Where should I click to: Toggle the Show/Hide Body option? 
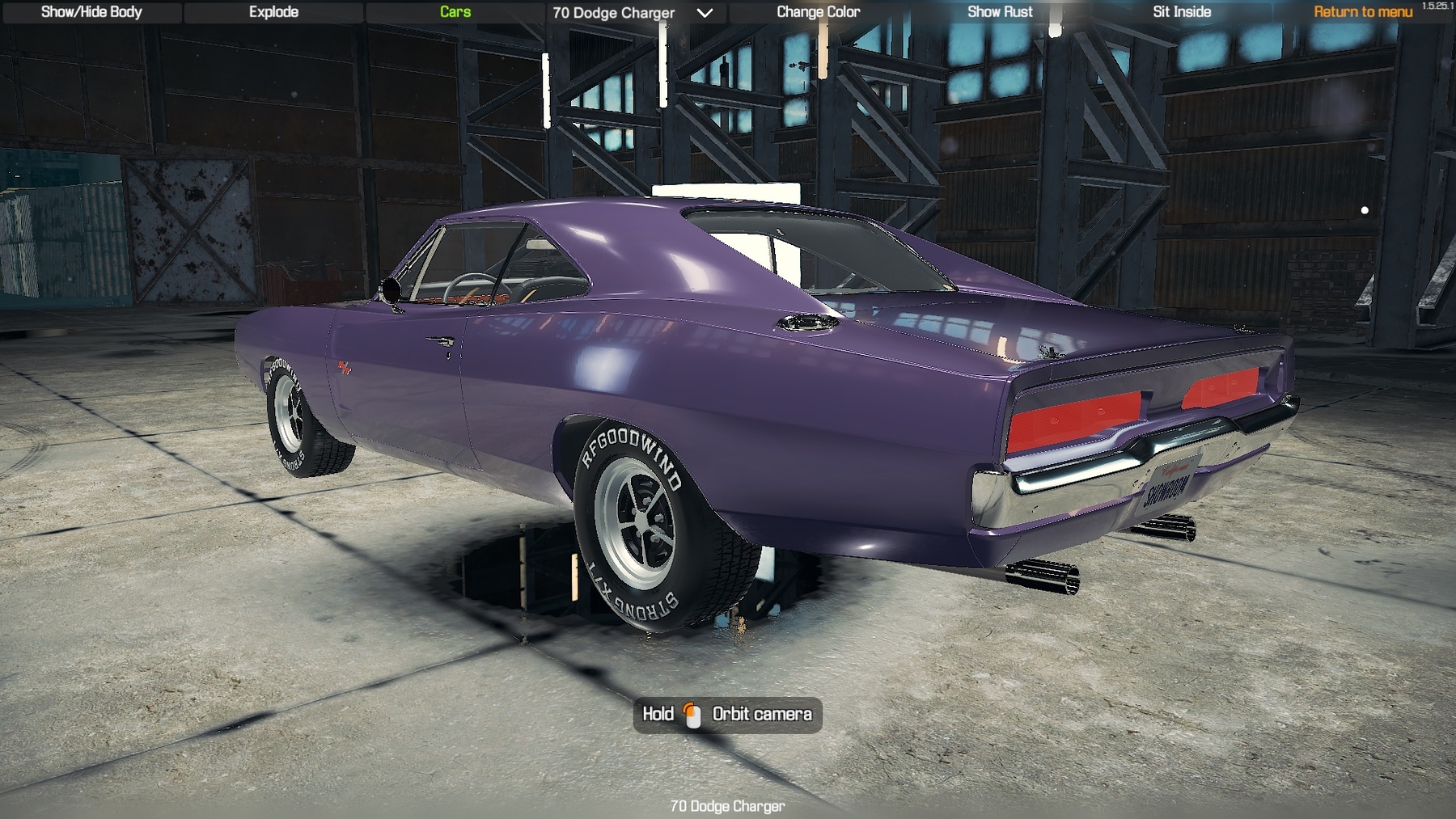[91, 12]
